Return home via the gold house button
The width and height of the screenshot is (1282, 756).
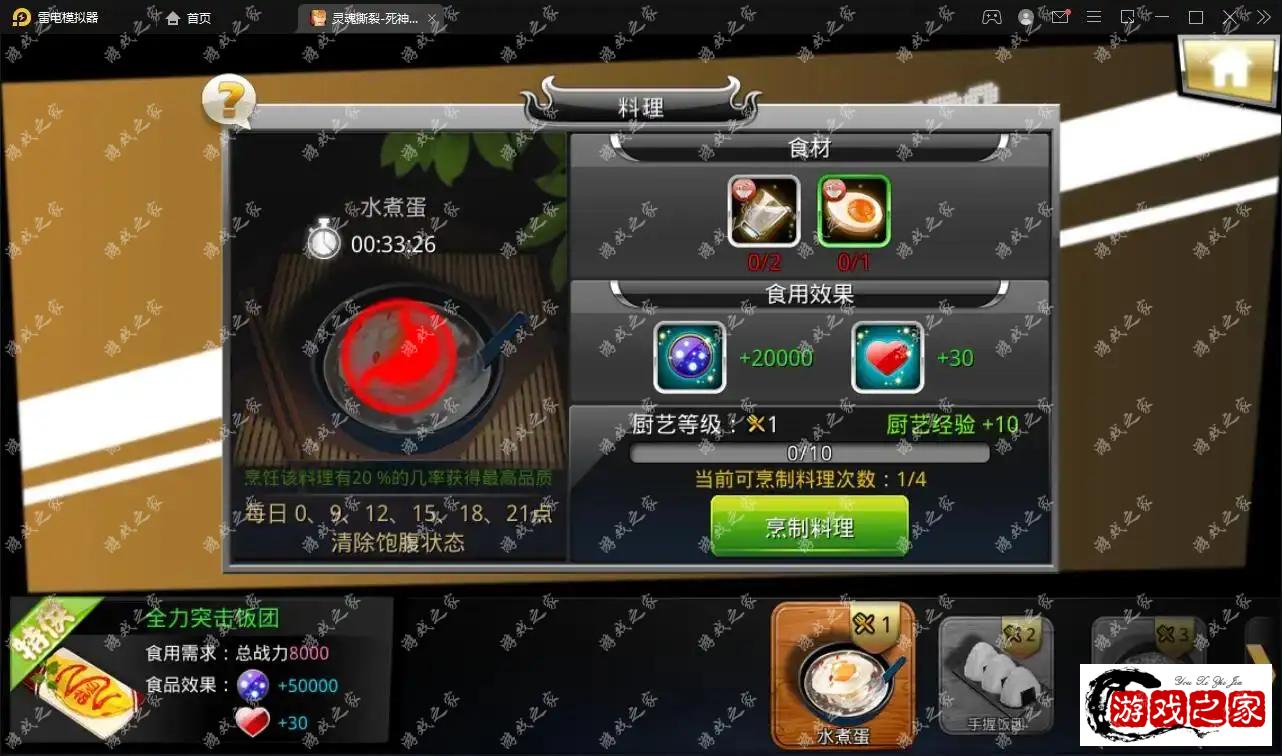[1228, 68]
